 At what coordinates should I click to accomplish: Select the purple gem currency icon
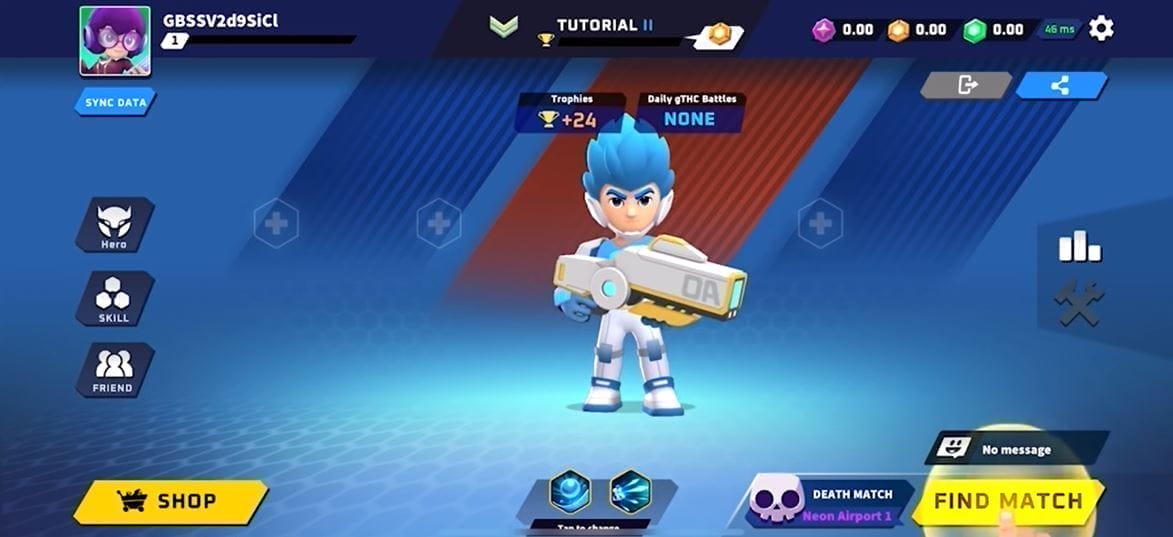pos(824,30)
